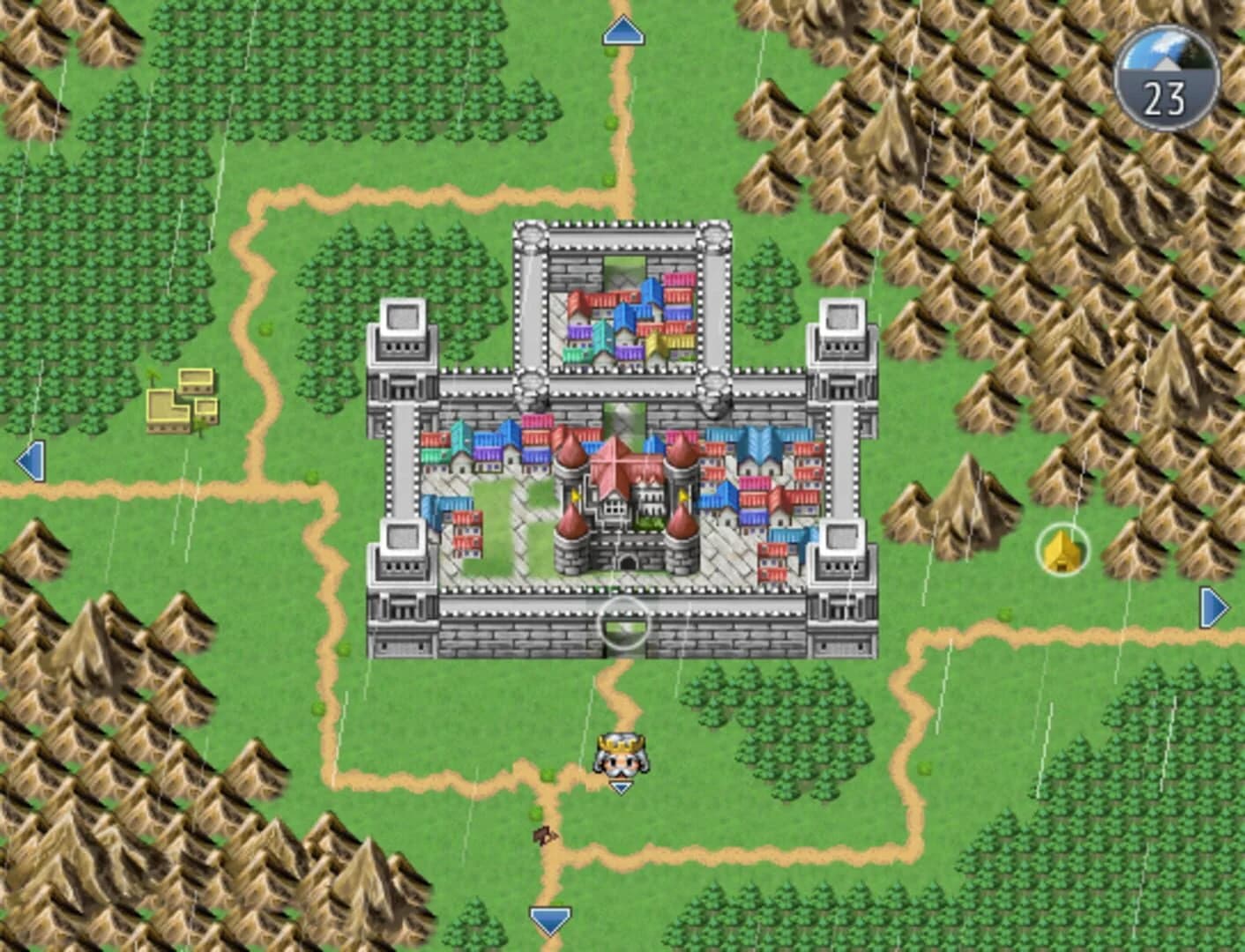Select the yellow village buildings near the western road
1245x952 pixels.
point(181,401)
